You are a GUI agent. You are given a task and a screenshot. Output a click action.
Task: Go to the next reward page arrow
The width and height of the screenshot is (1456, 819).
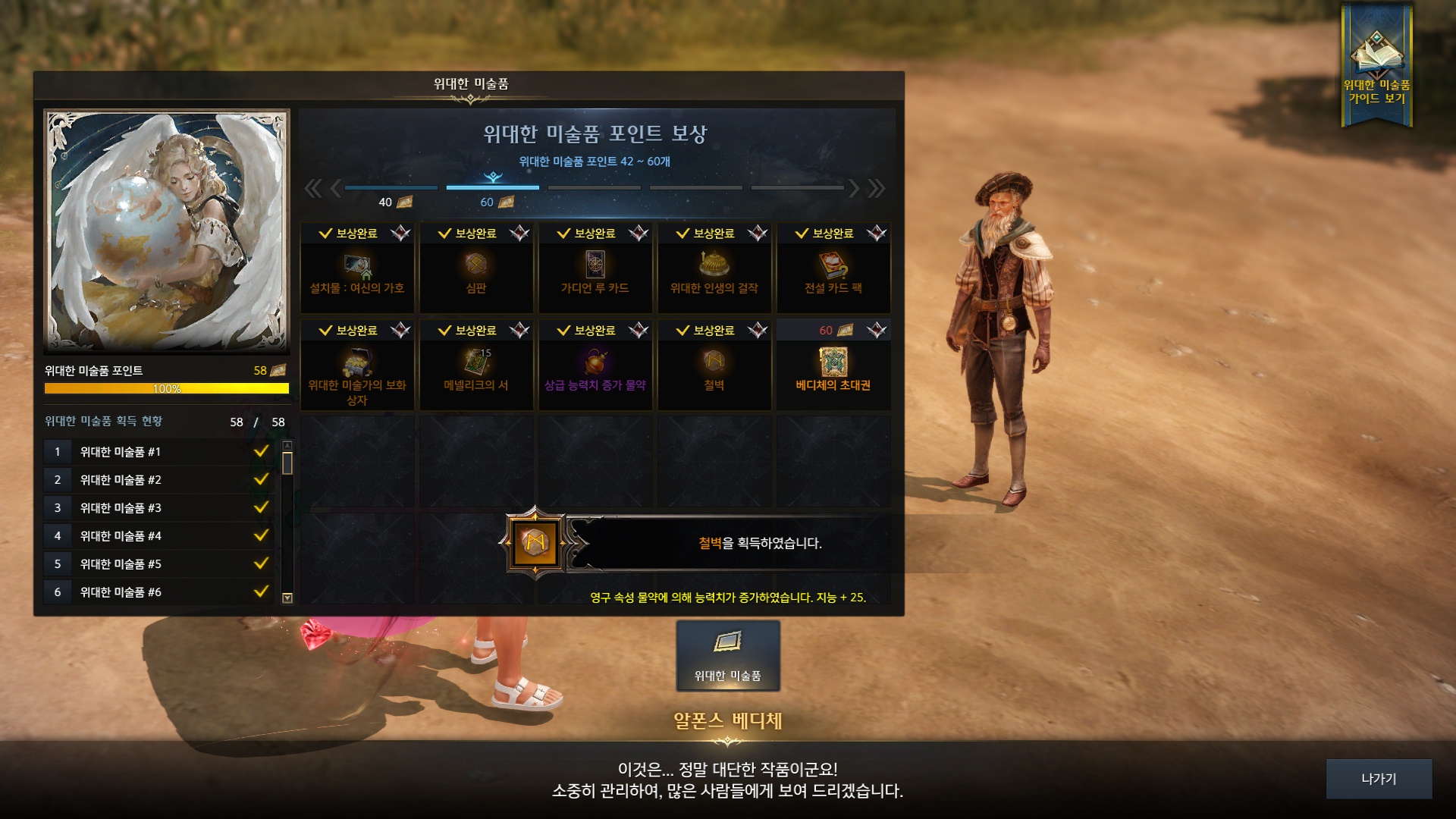click(x=854, y=188)
